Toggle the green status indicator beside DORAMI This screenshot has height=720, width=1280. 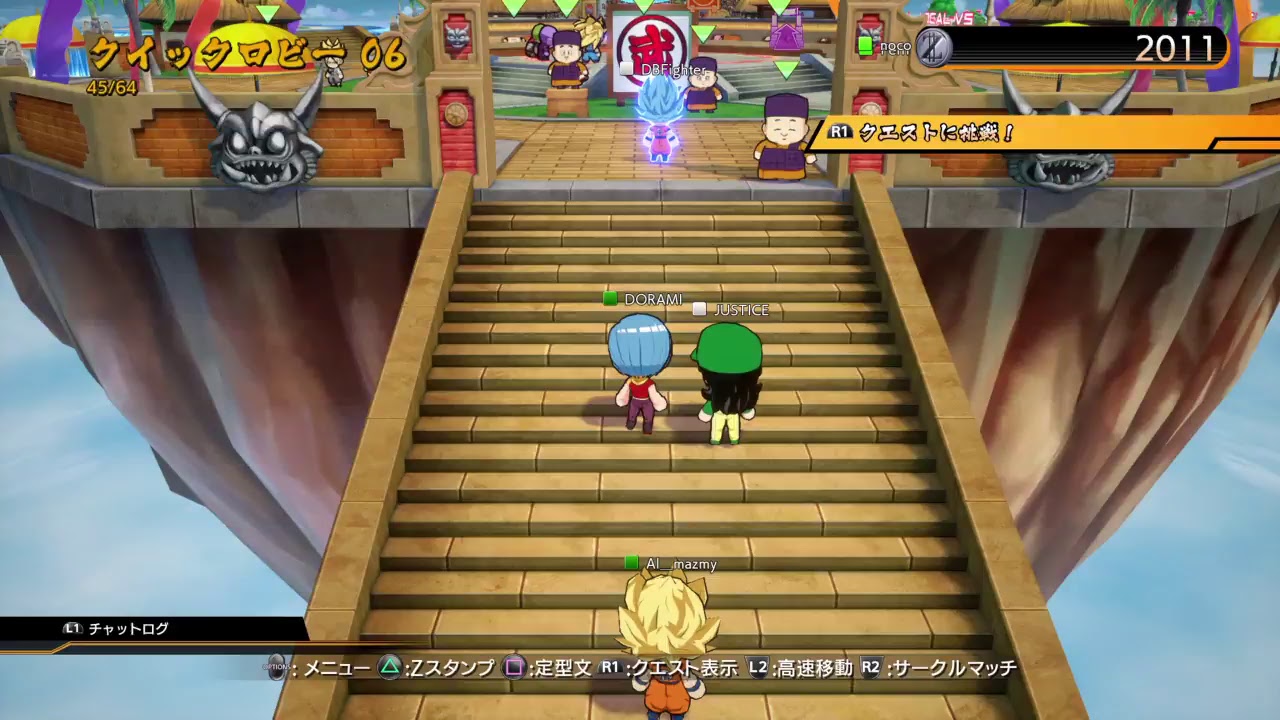pyautogui.click(x=608, y=298)
